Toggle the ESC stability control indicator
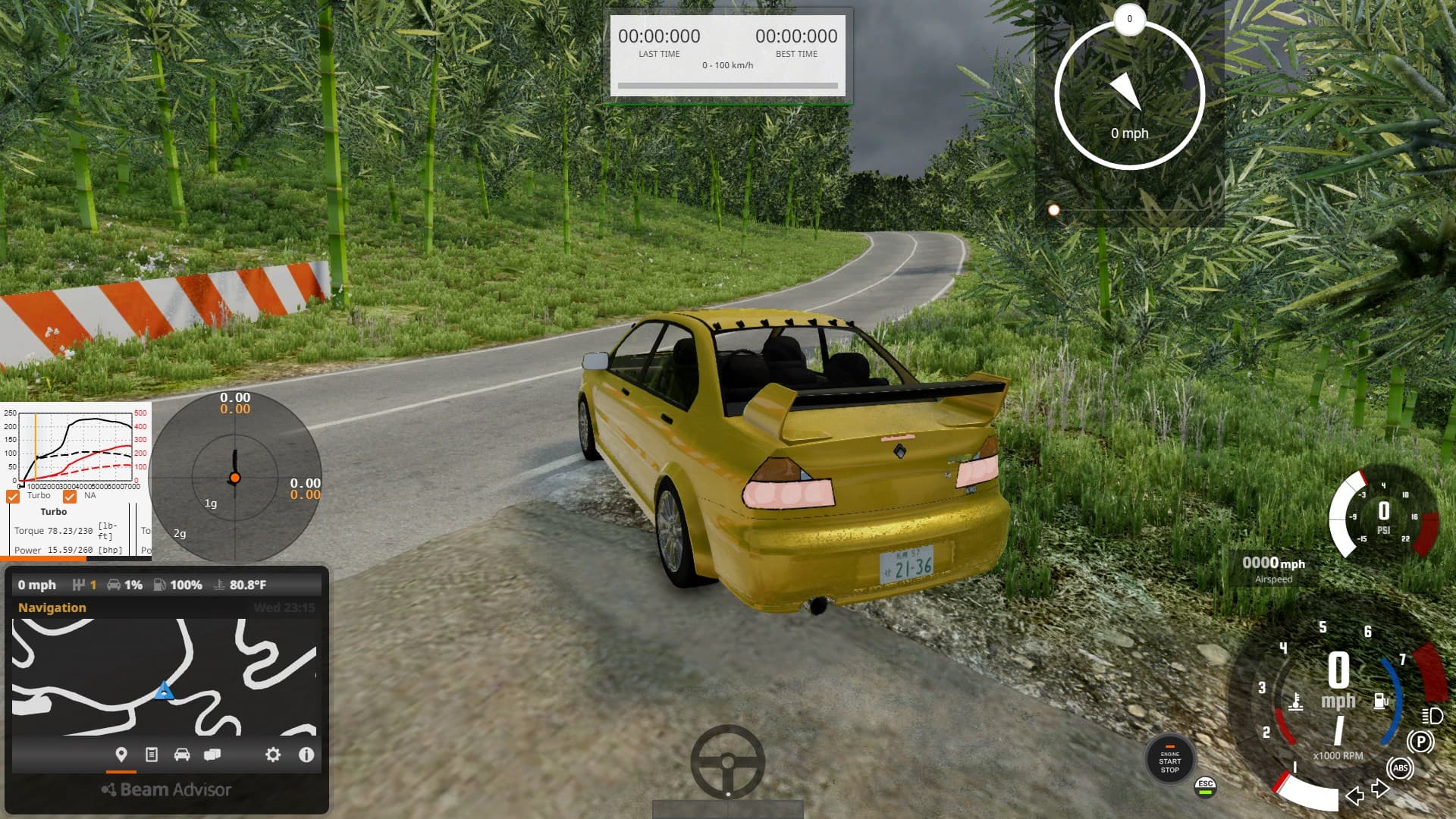This screenshot has height=819, width=1456. 1205,787
